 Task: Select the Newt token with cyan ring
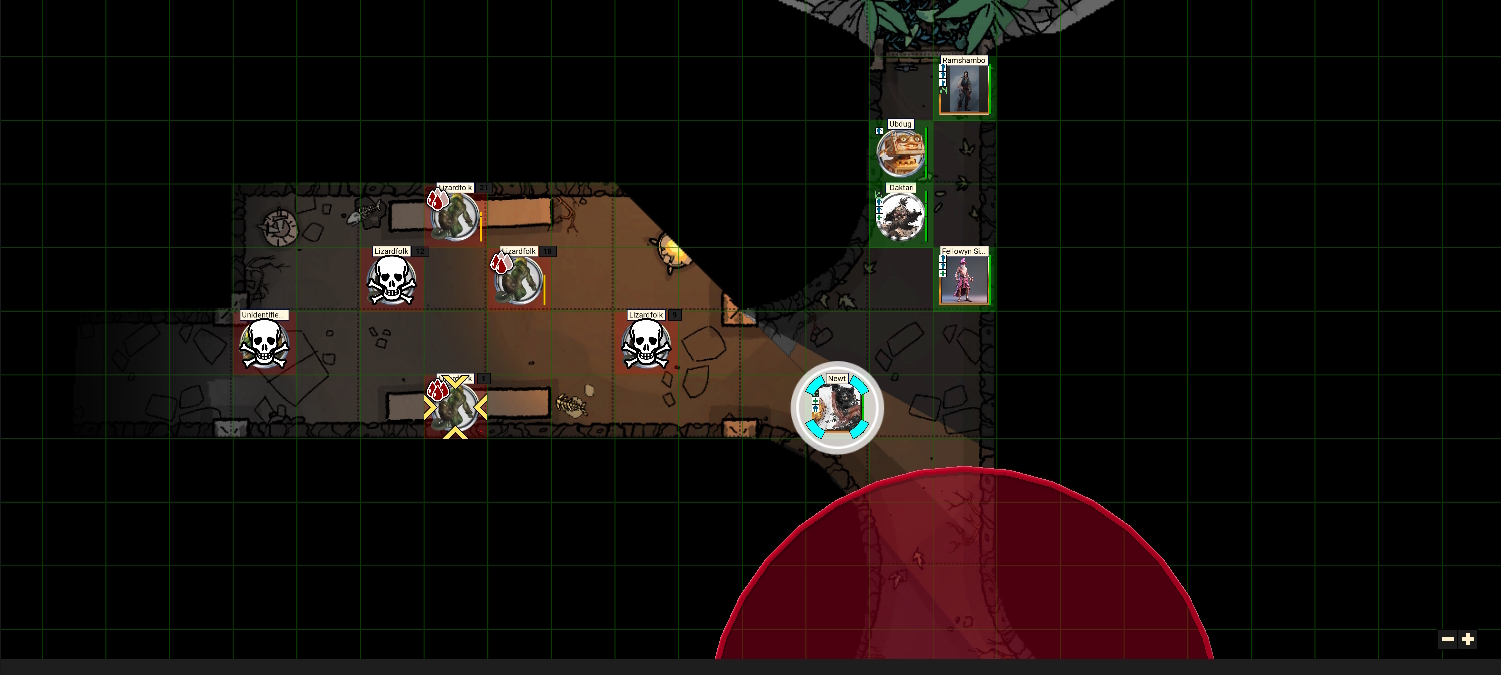[x=837, y=407]
